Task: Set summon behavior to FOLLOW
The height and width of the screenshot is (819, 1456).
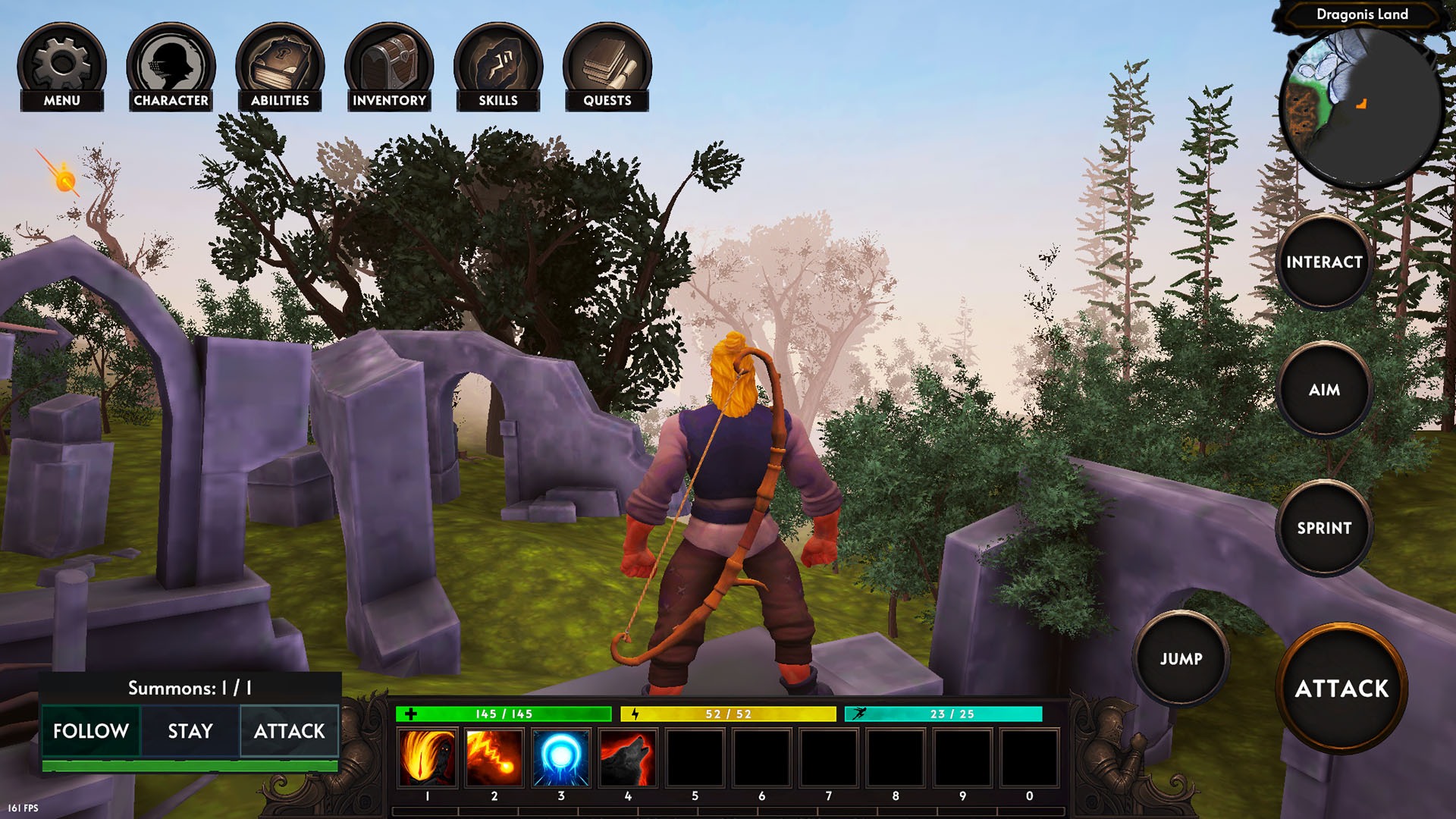Action: point(90,732)
